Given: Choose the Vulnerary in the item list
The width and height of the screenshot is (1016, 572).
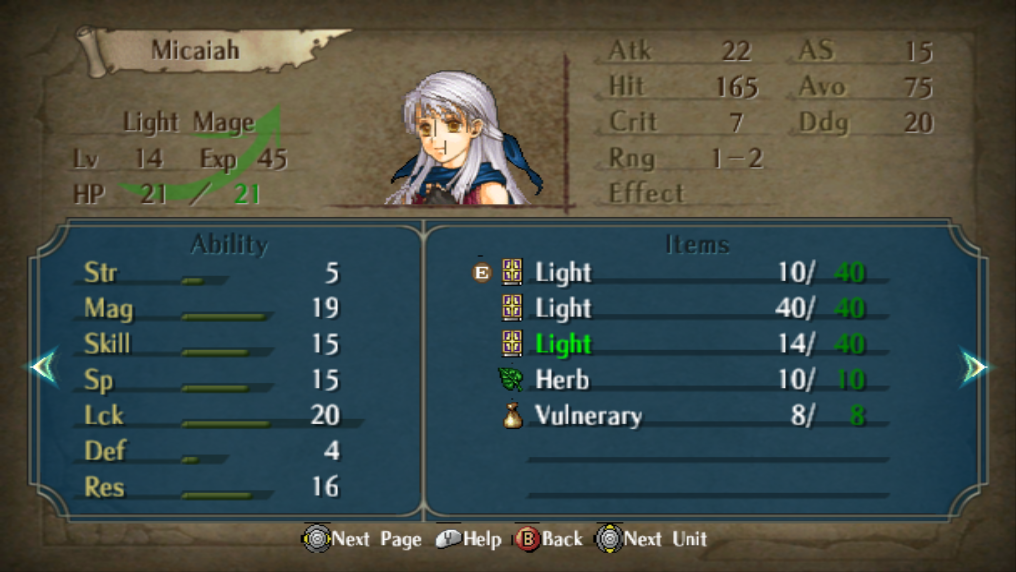Looking at the screenshot, I should (587, 416).
